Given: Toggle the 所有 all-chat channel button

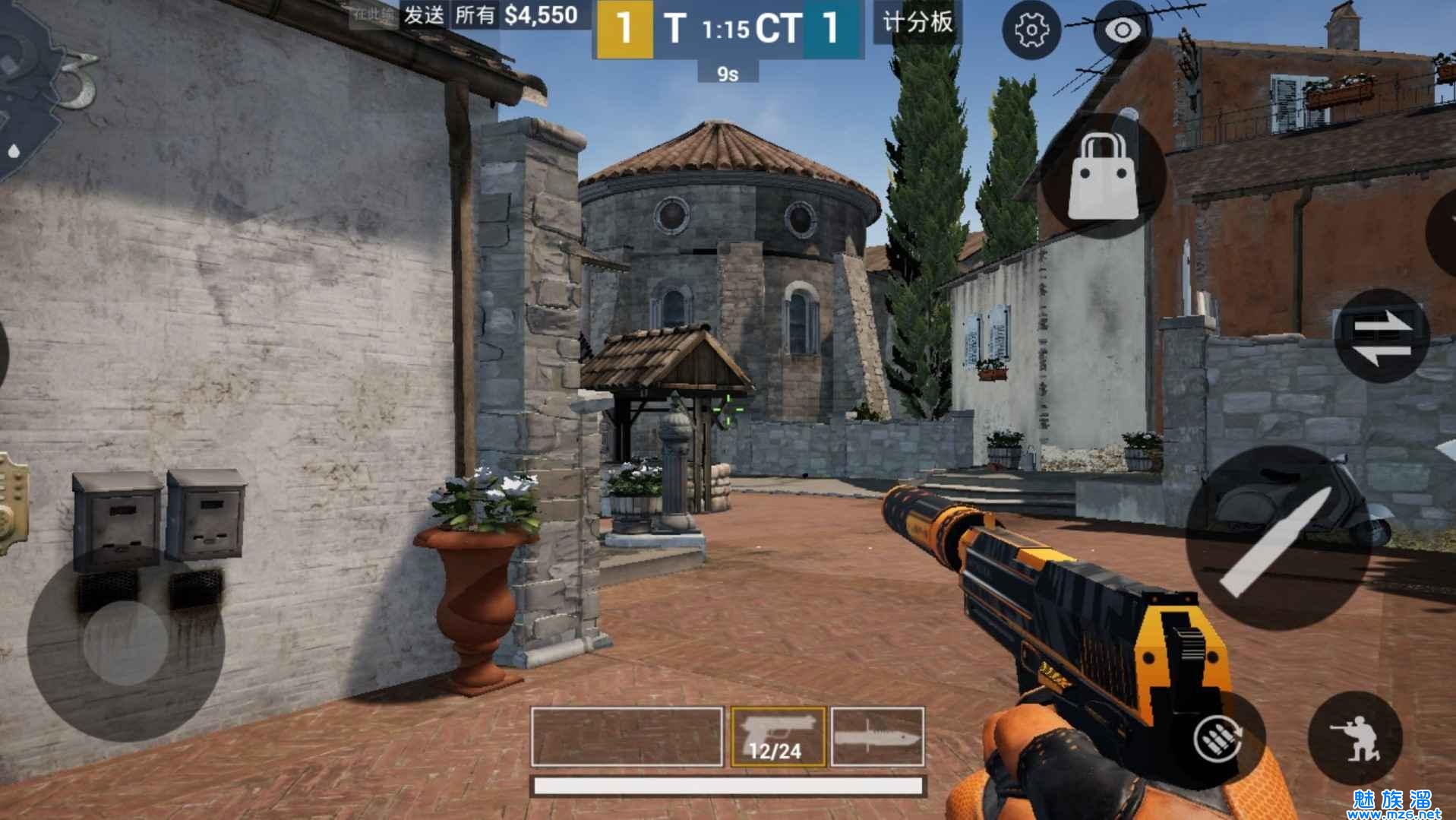Looking at the screenshot, I should tap(475, 15).
